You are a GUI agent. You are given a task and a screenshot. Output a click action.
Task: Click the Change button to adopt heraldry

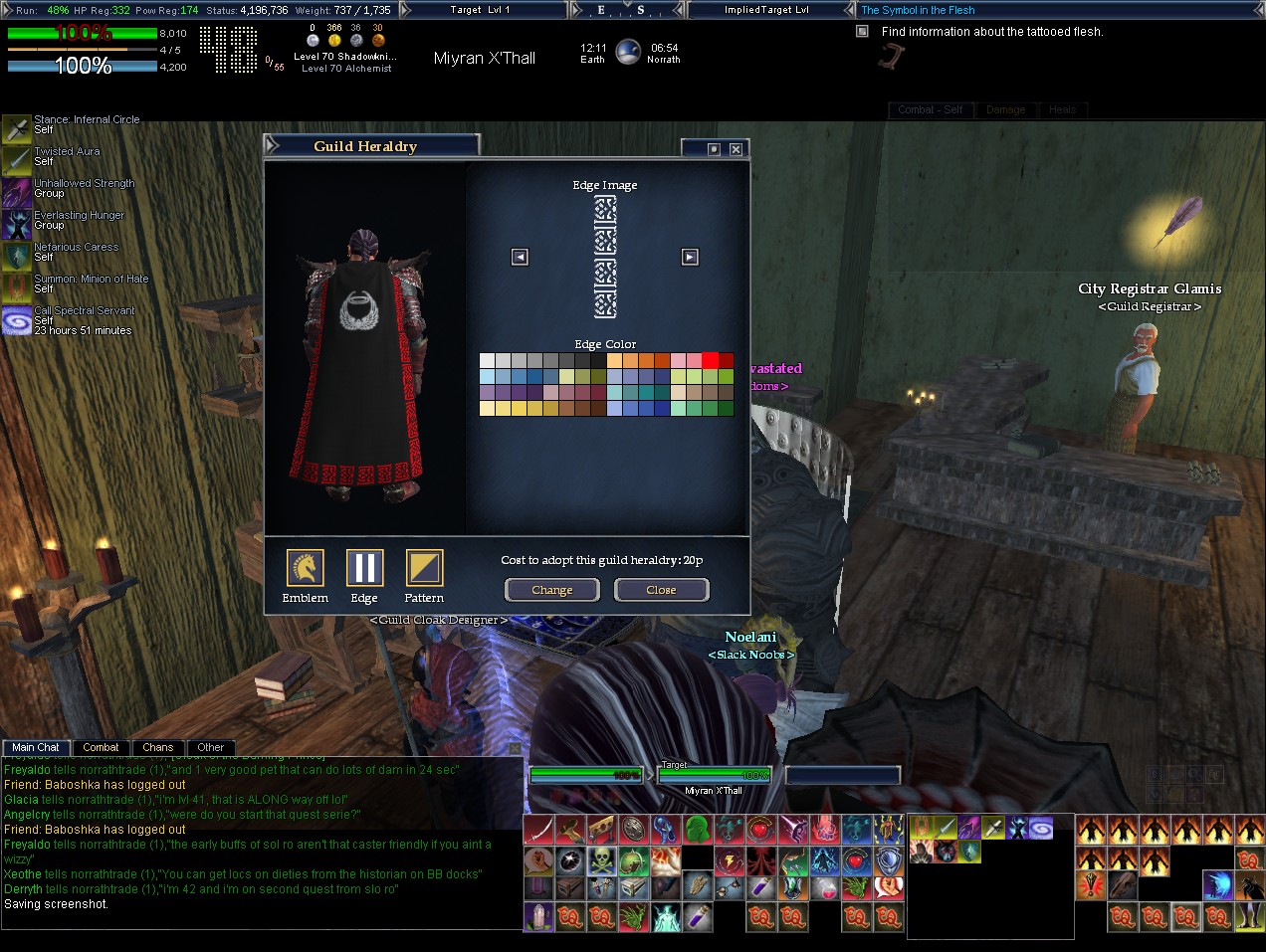[551, 590]
